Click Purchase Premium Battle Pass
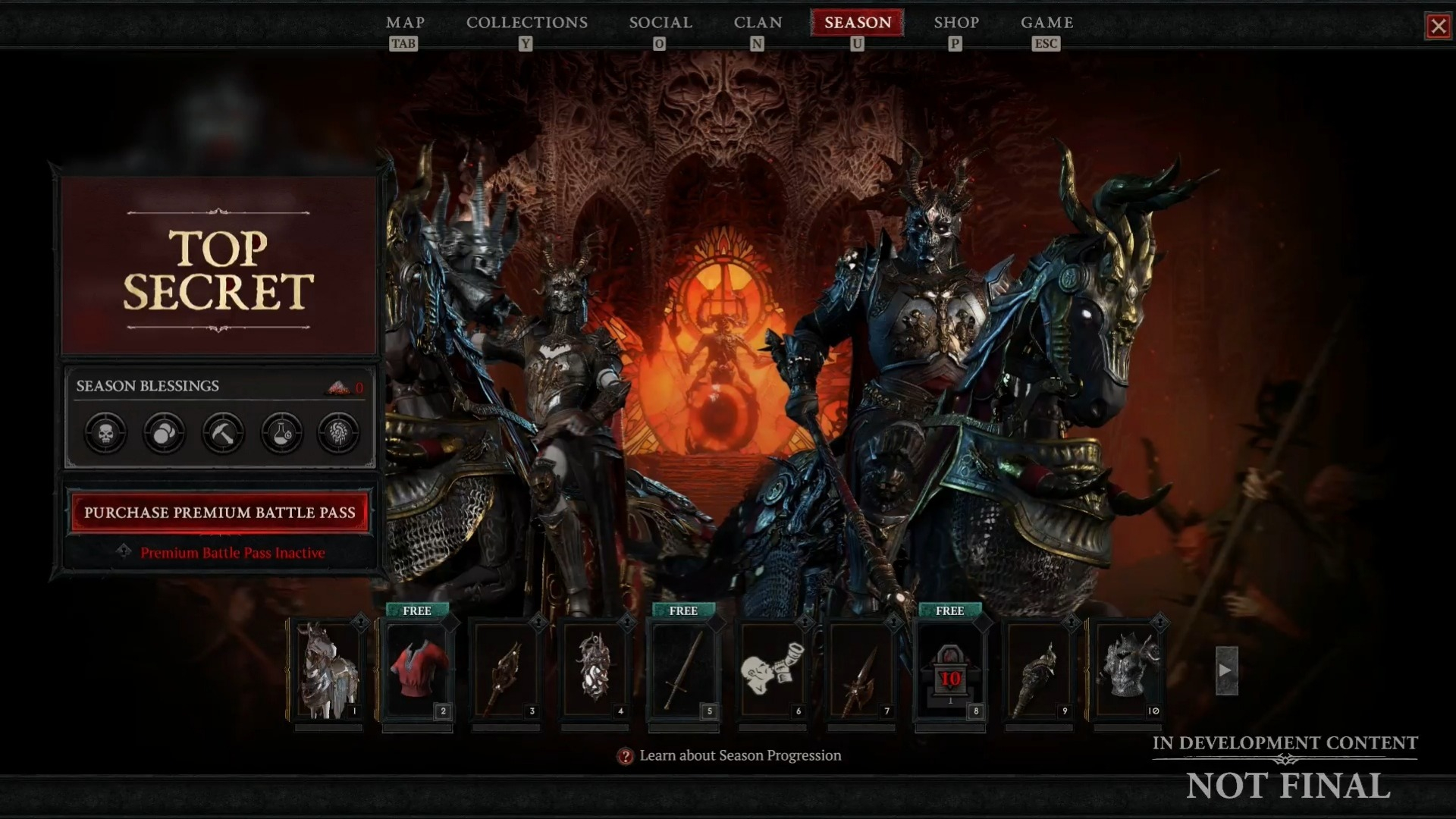Viewport: 1456px width, 819px height. 219,513
